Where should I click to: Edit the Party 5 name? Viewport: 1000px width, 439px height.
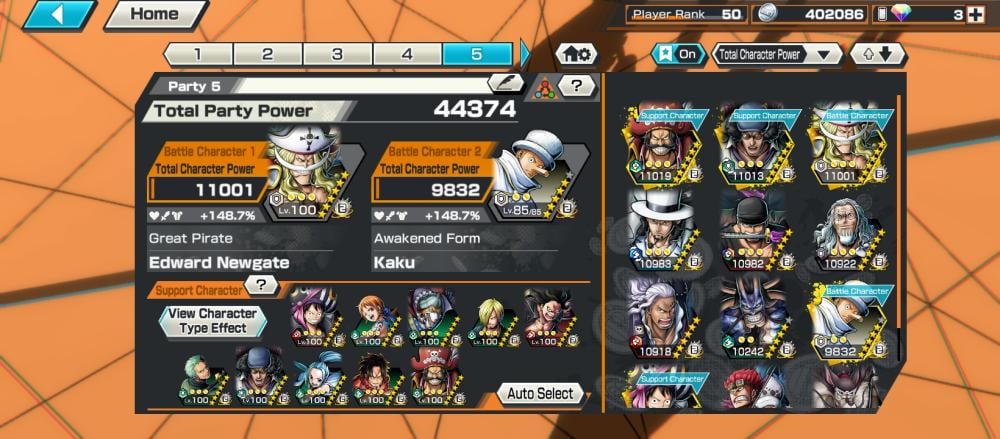(505, 84)
